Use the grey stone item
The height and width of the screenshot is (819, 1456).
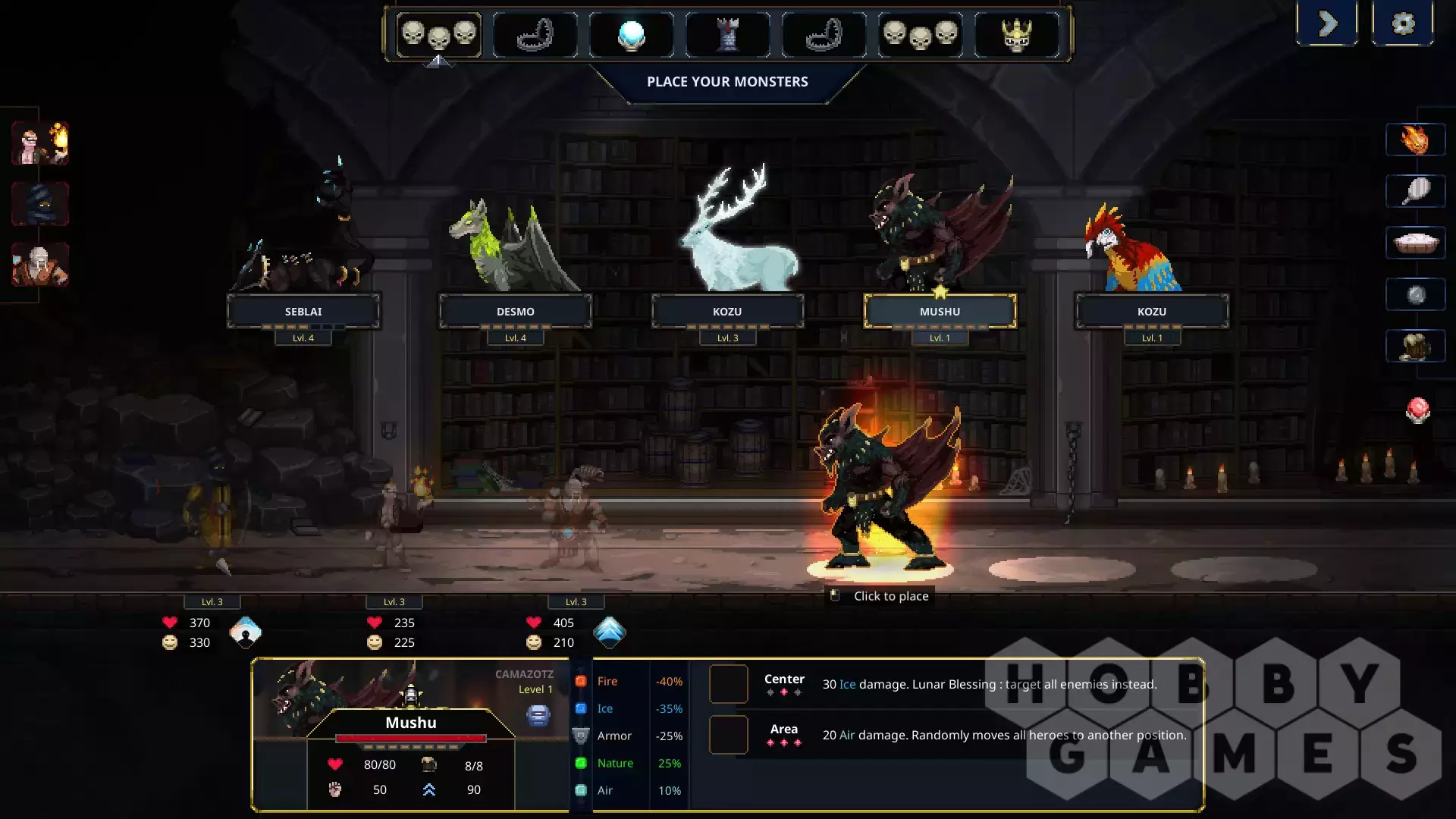pos(1415,295)
